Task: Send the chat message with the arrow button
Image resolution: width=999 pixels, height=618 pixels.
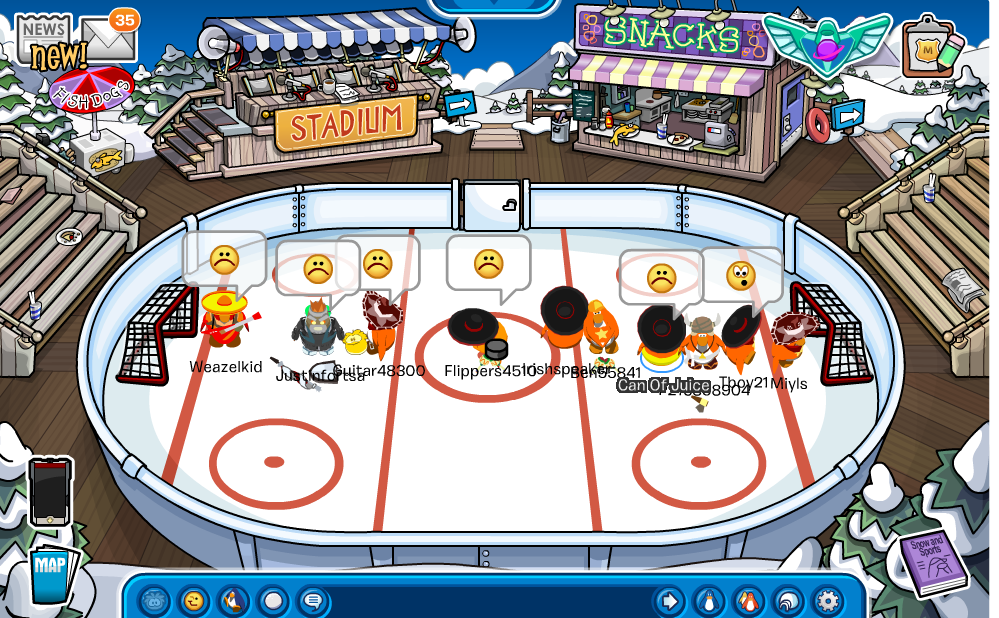Action: (x=669, y=601)
